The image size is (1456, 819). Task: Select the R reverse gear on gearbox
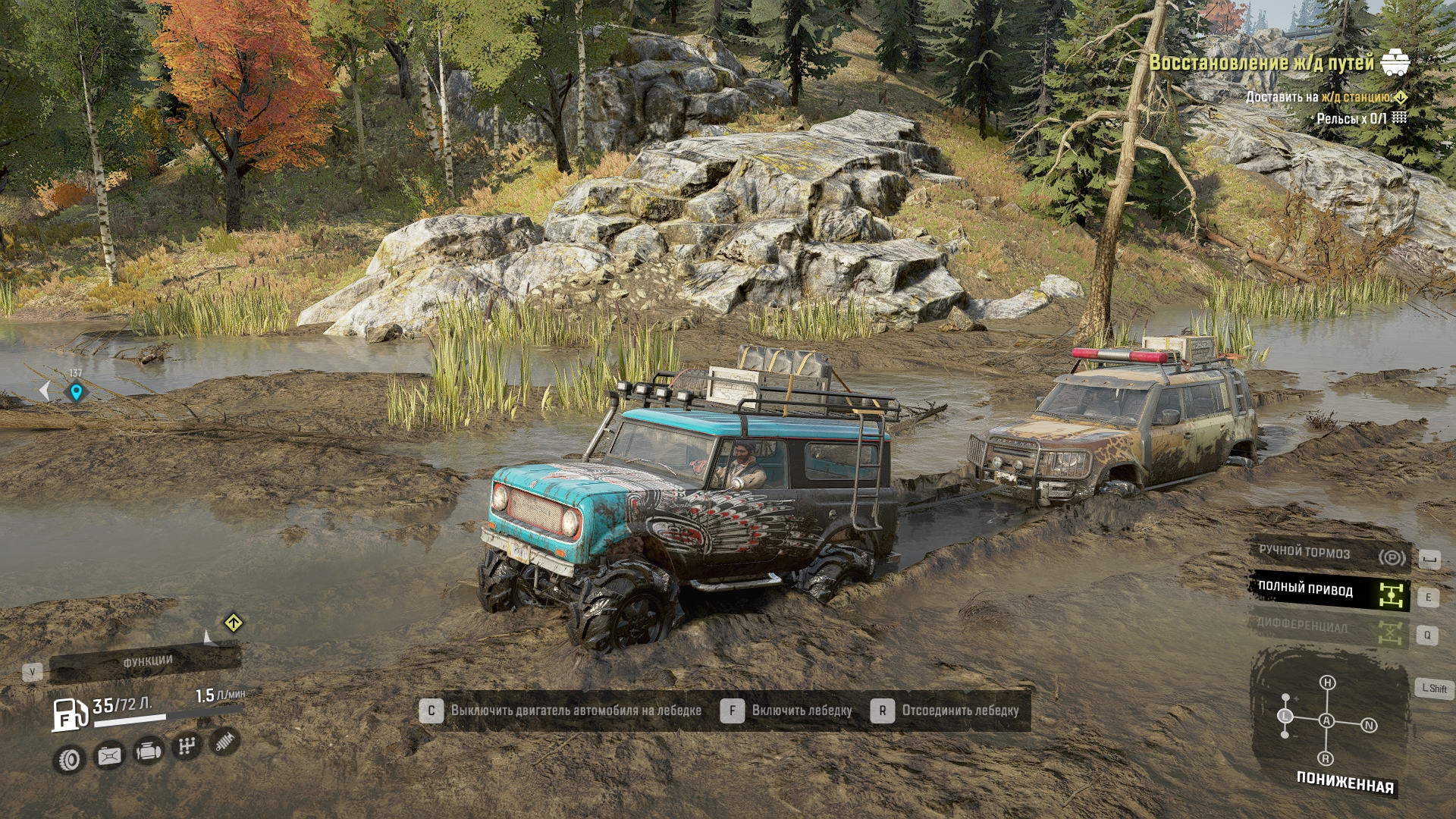pyautogui.click(x=1326, y=758)
